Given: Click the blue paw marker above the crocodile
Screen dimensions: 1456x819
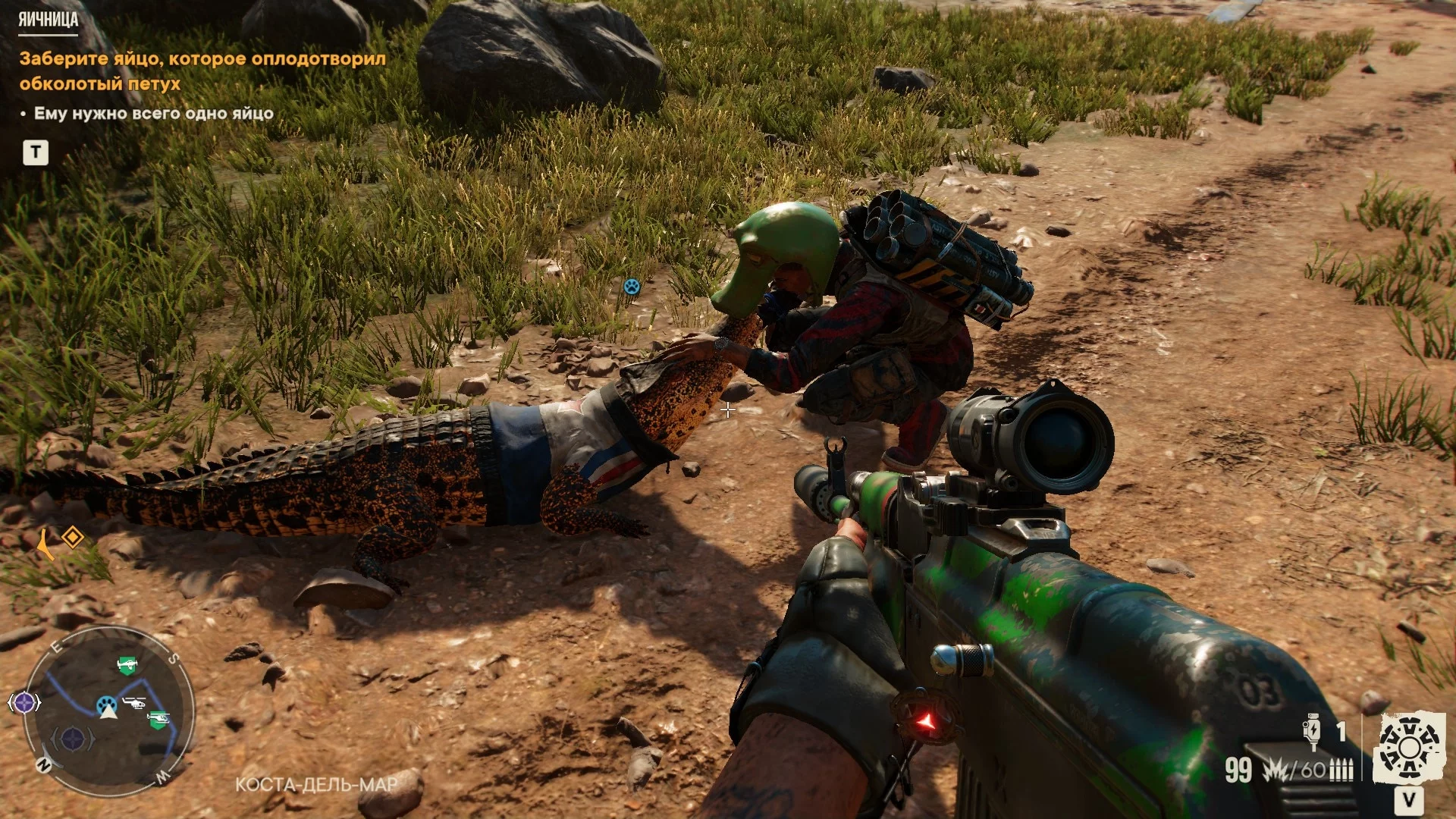Looking at the screenshot, I should pos(632,287).
